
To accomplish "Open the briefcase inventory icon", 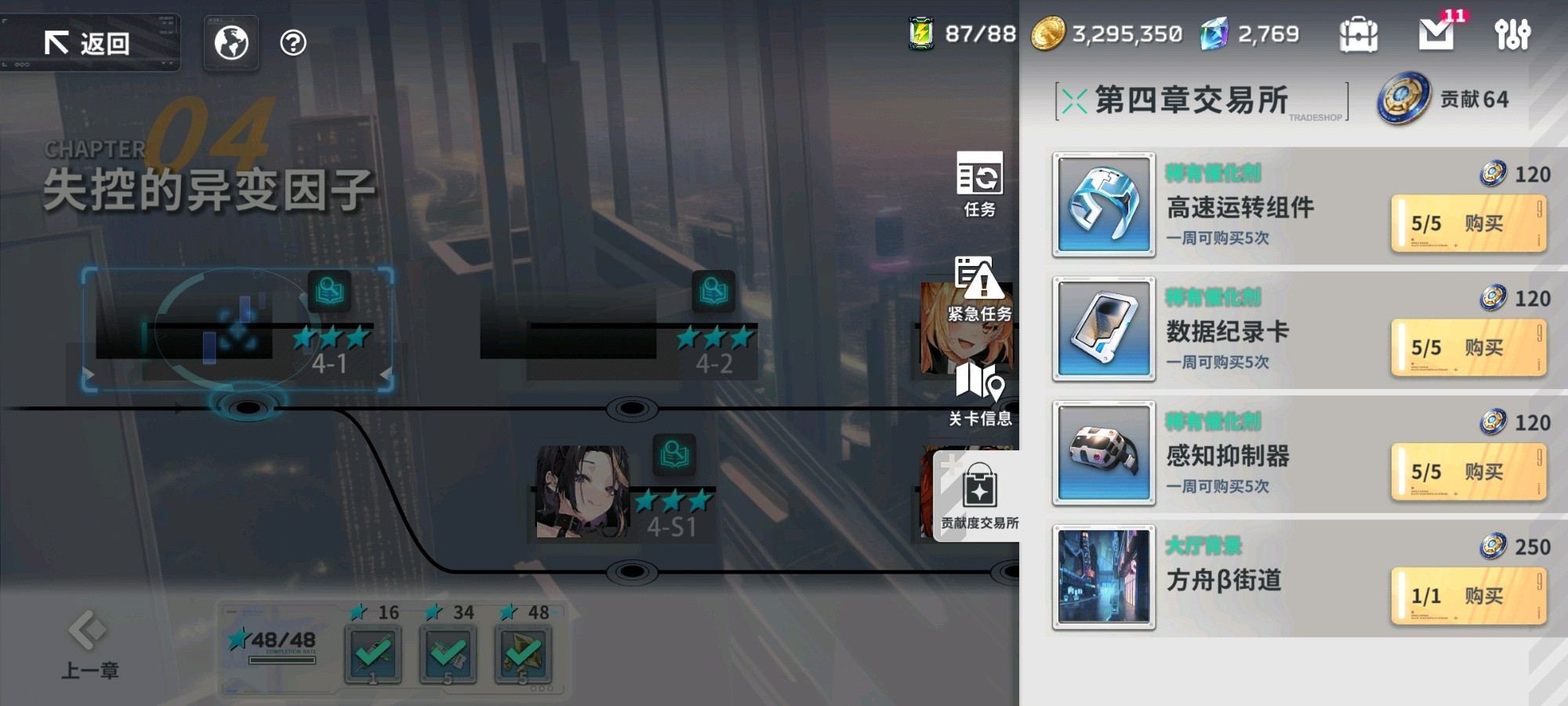I will pos(1359,33).
